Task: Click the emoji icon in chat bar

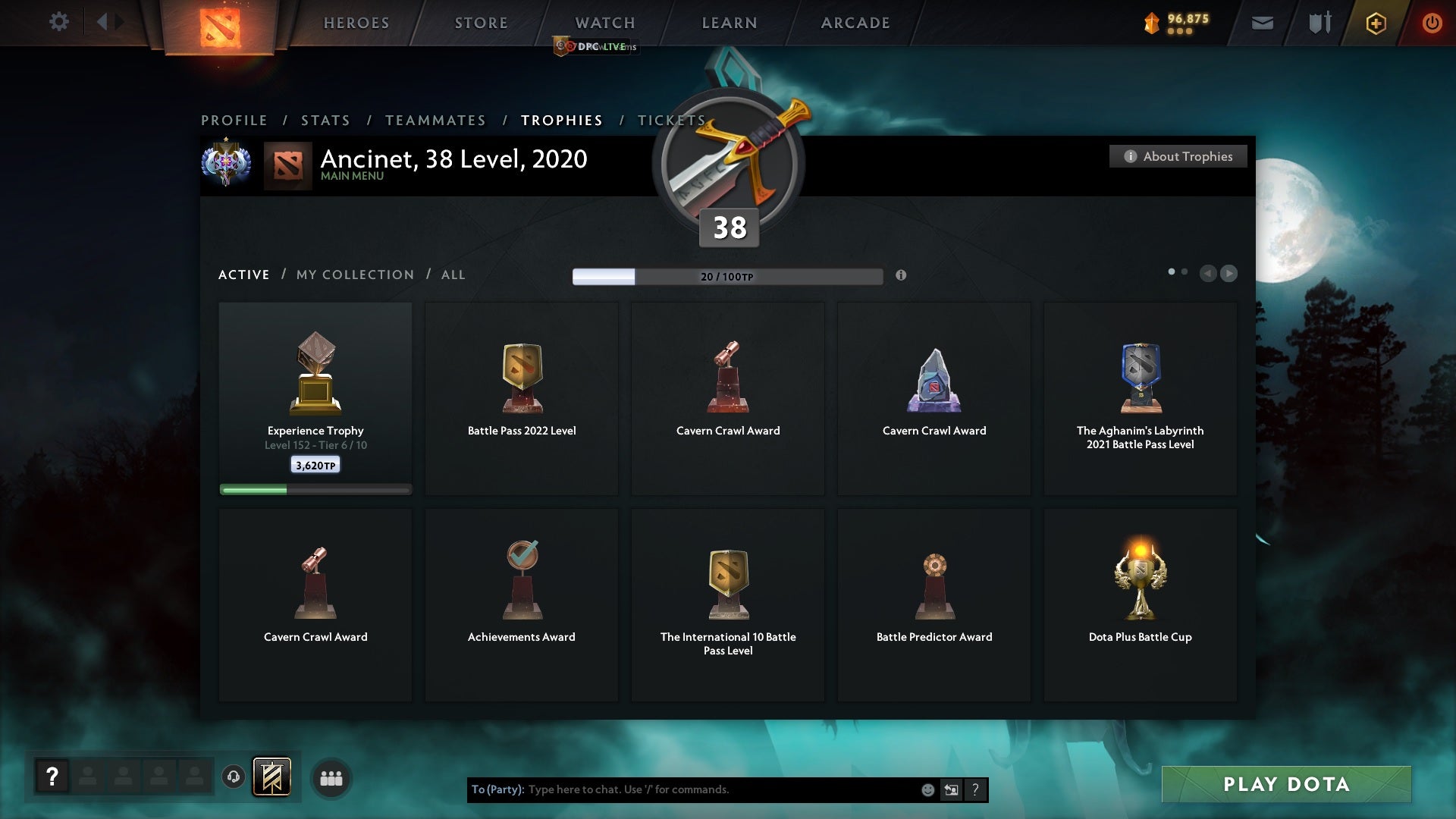Action: pyautogui.click(x=928, y=789)
